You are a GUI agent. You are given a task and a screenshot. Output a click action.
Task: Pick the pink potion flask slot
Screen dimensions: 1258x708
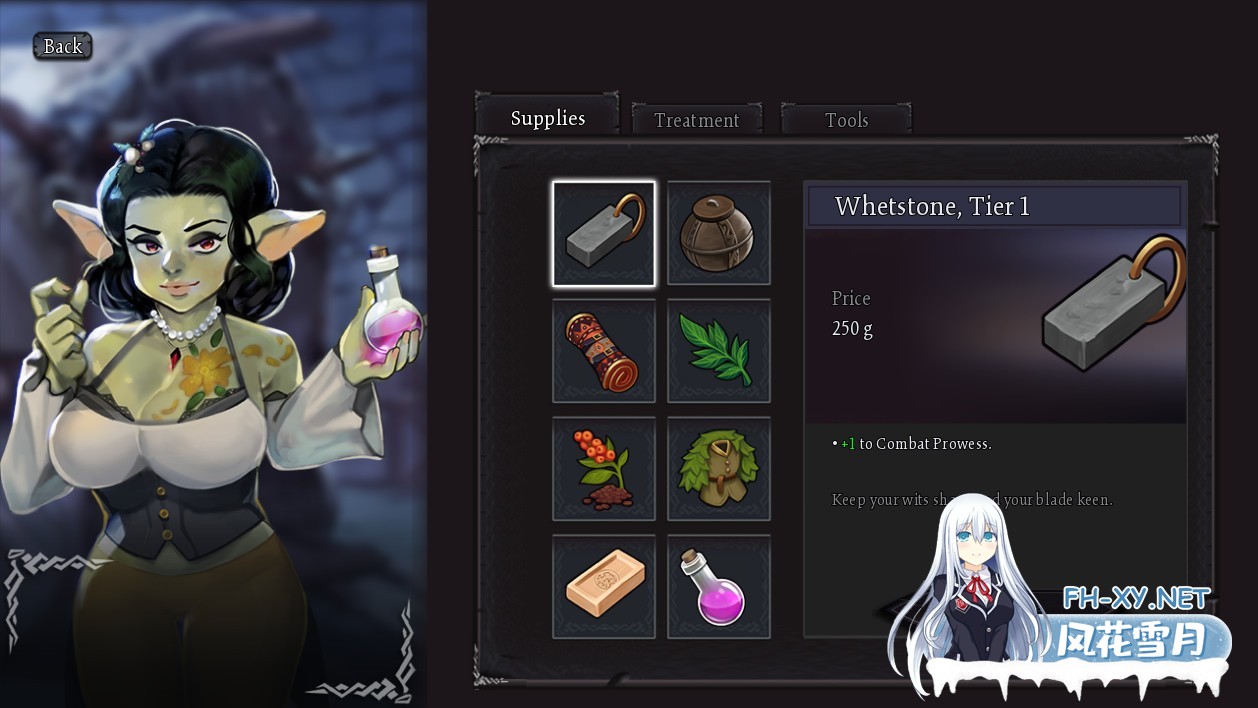coord(718,586)
